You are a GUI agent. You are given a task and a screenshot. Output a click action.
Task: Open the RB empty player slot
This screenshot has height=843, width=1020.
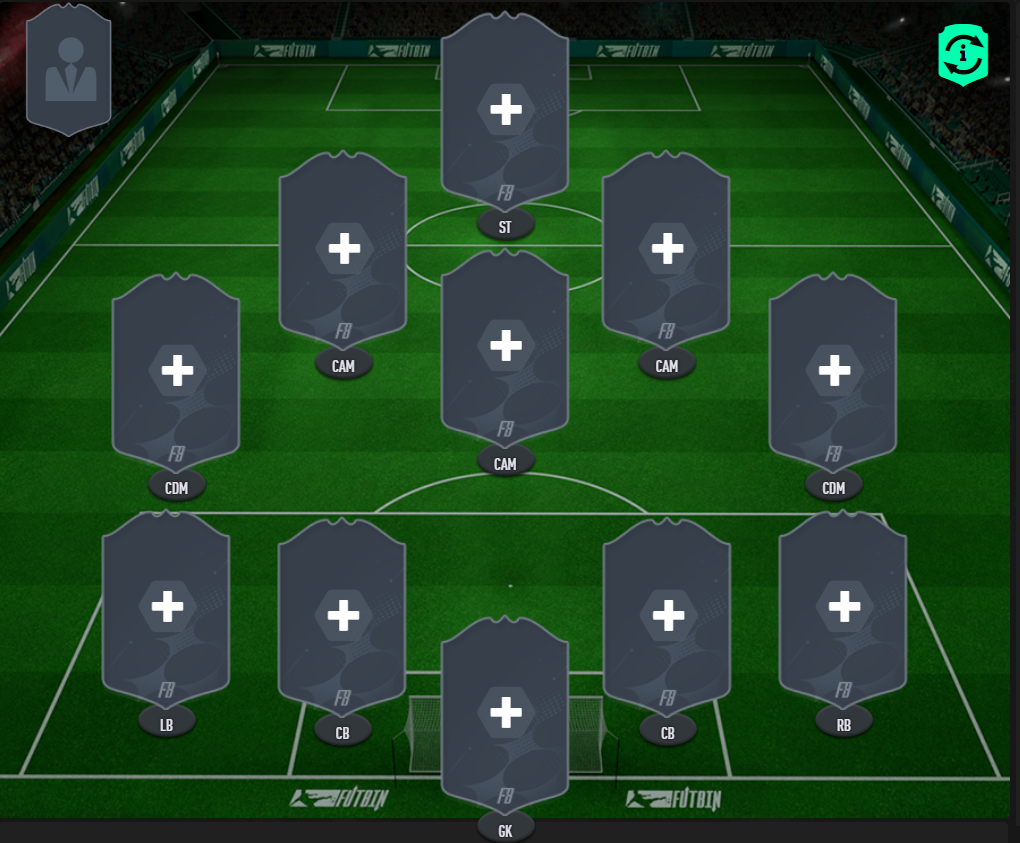[843, 606]
